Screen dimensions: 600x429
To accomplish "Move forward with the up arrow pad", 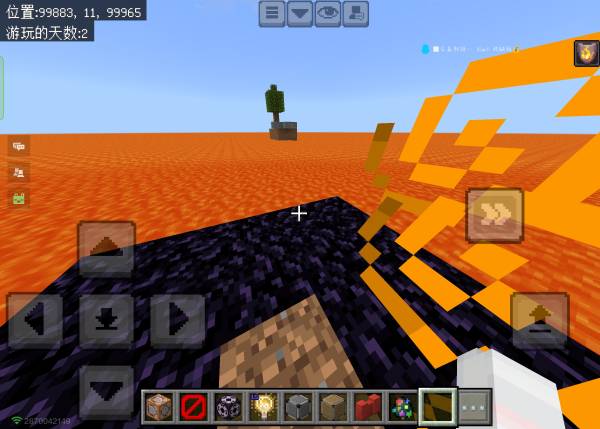I will tap(106, 248).
